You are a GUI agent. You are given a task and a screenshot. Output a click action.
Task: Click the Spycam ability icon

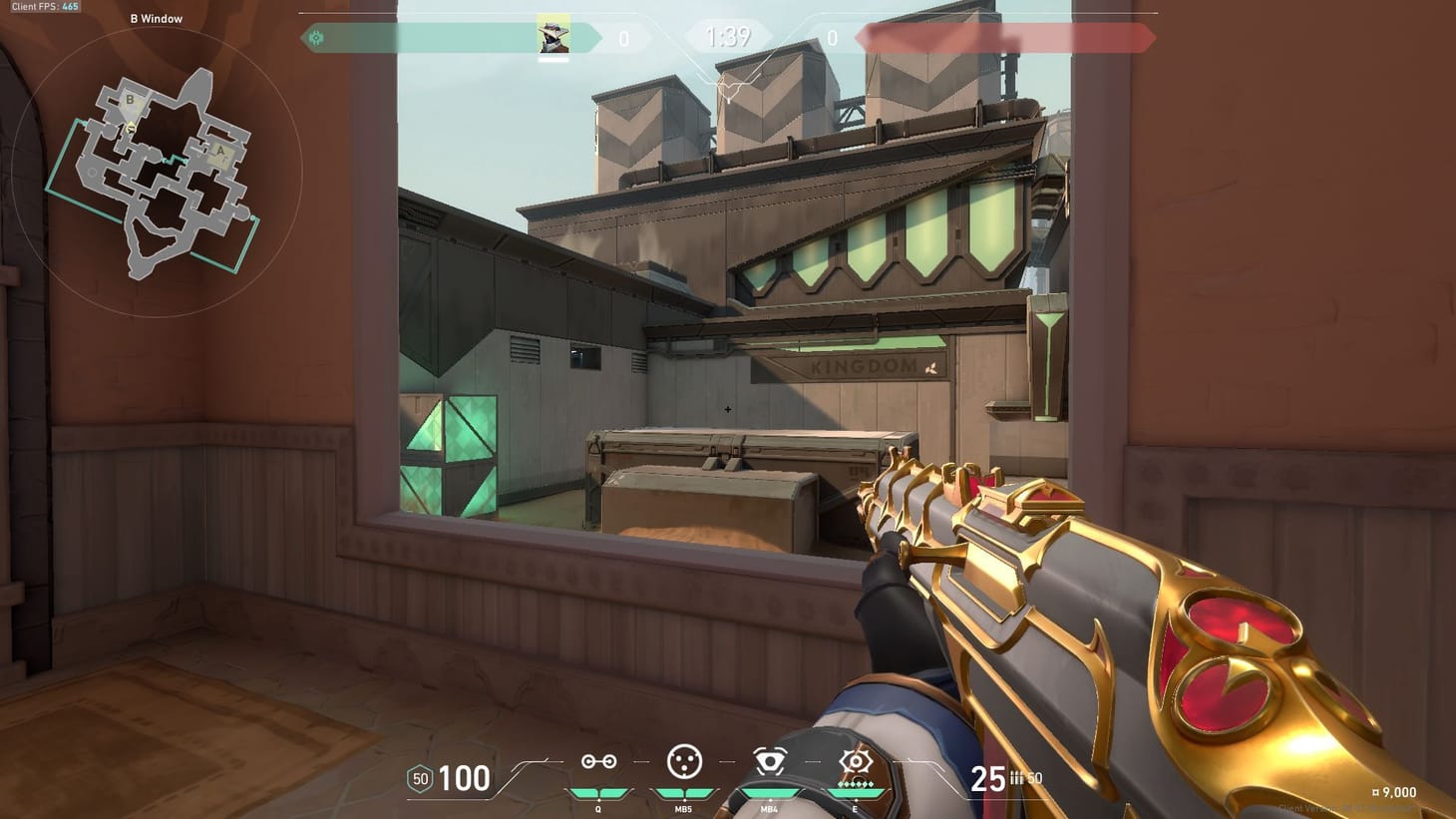(x=768, y=763)
